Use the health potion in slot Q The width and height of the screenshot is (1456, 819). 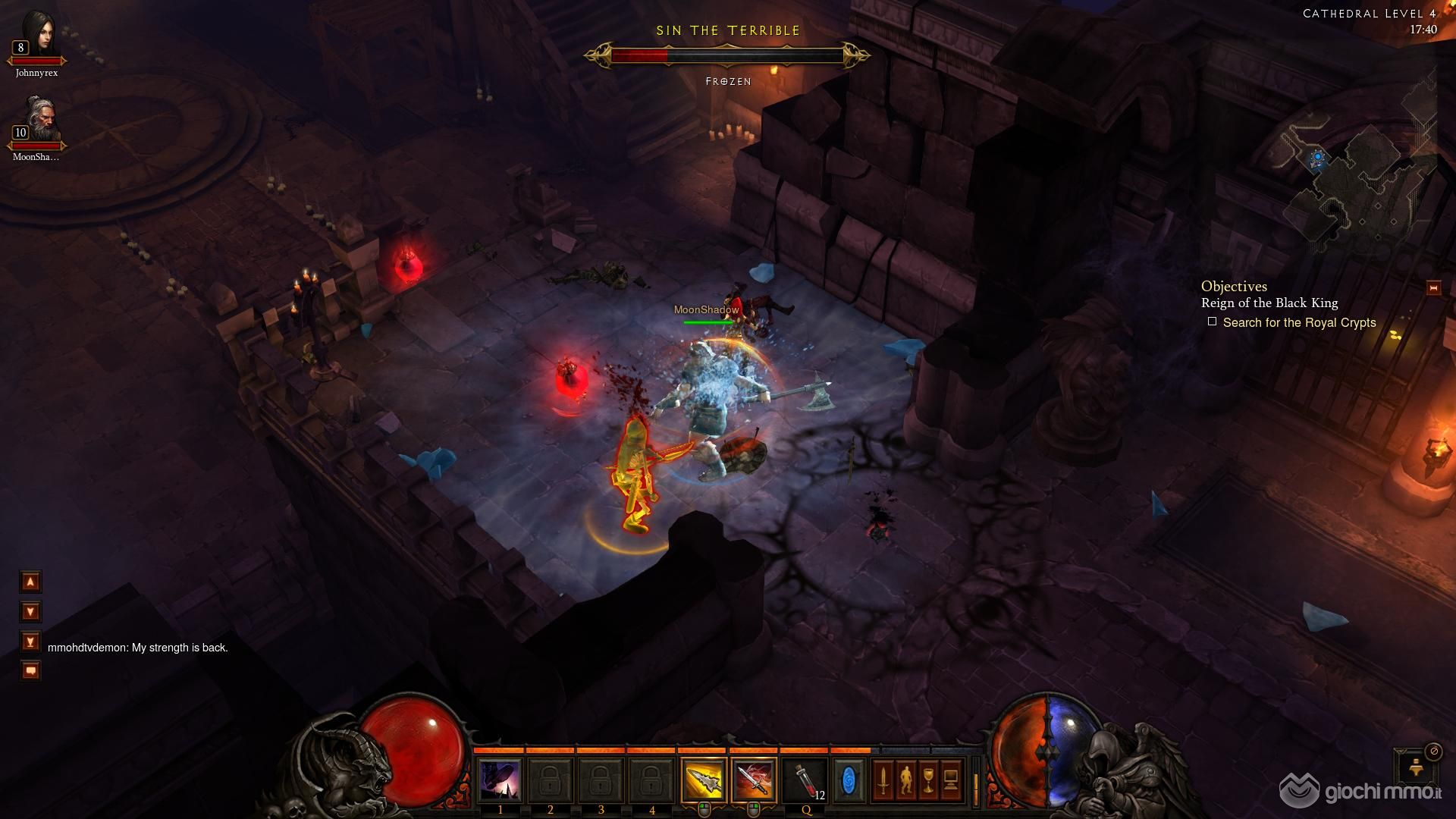805,780
